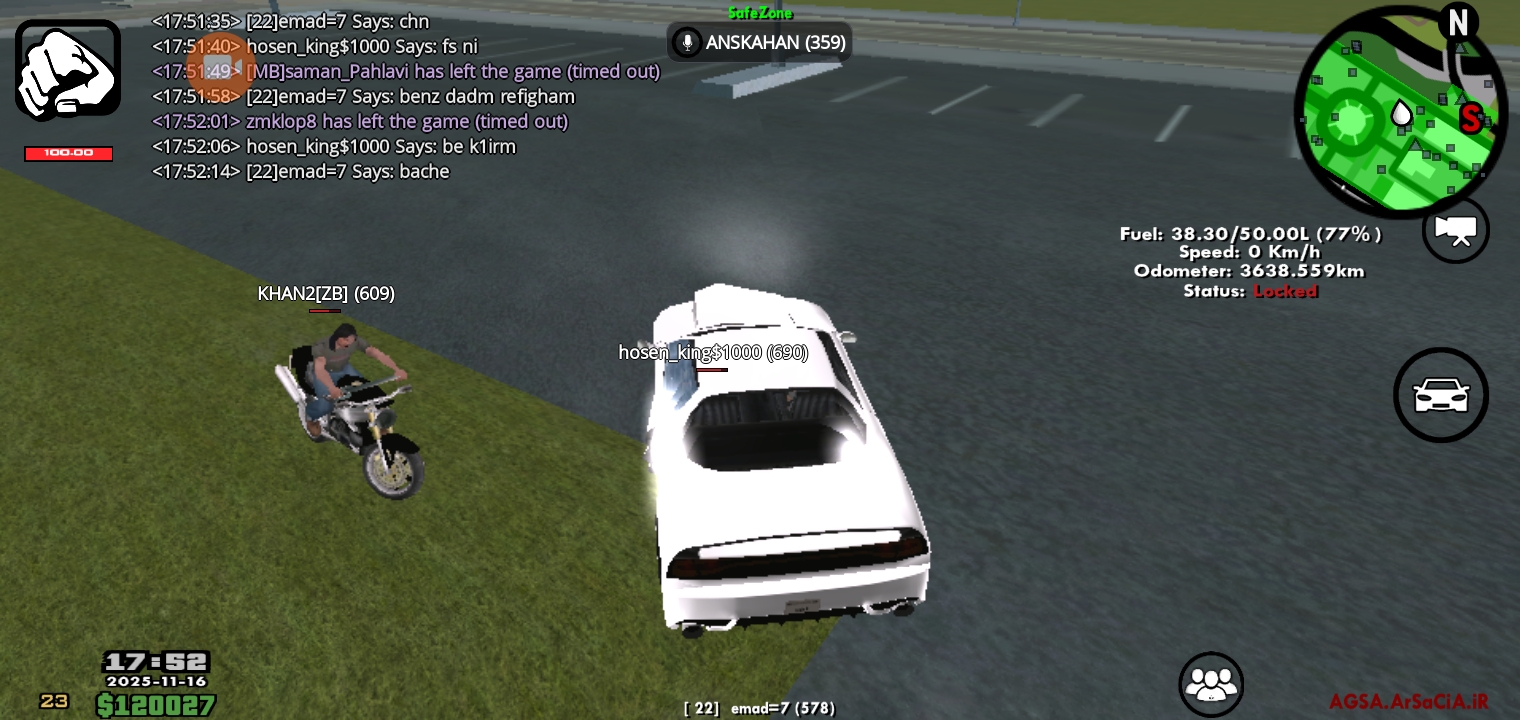Toggle mute for ANSKAHAN's voice chat
Image resolution: width=1520 pixels, height=720 pixels.
(688, 42)
